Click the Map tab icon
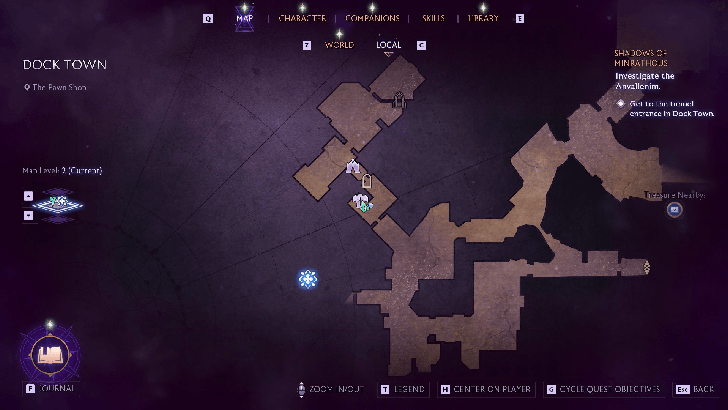The image size is (728, 410). click(x=244, y=18)
